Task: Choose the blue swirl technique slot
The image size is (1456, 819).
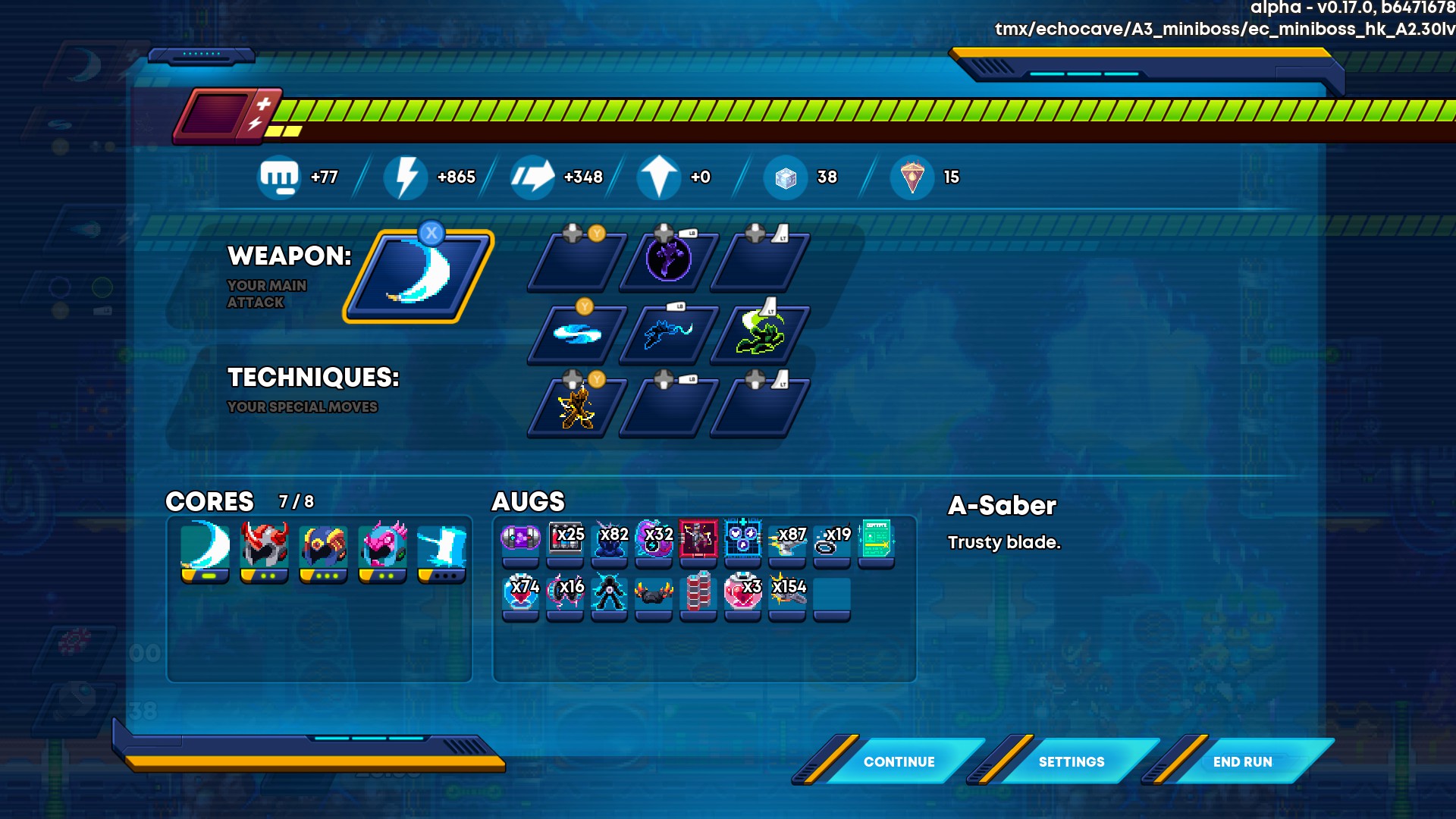Action: [577, 334]
